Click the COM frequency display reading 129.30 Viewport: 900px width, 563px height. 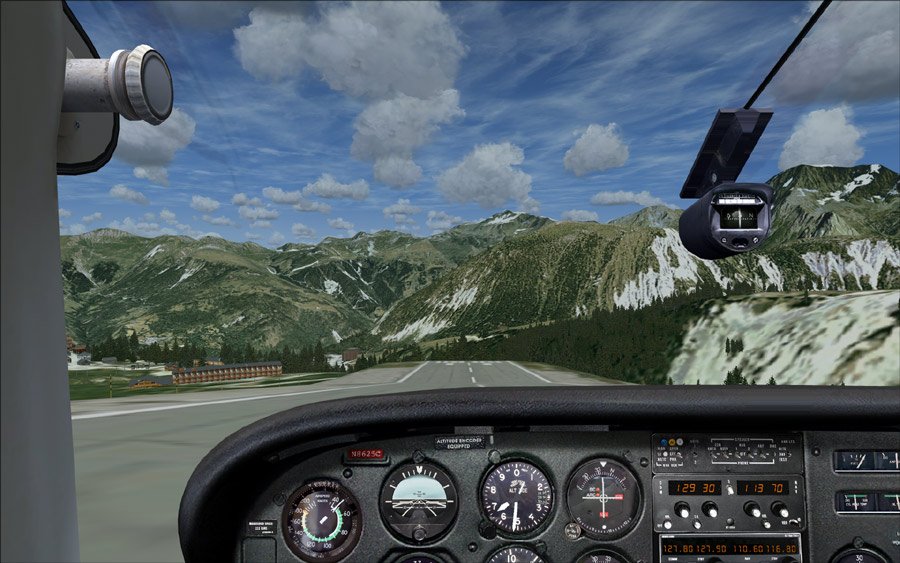(x=693, y=487)
